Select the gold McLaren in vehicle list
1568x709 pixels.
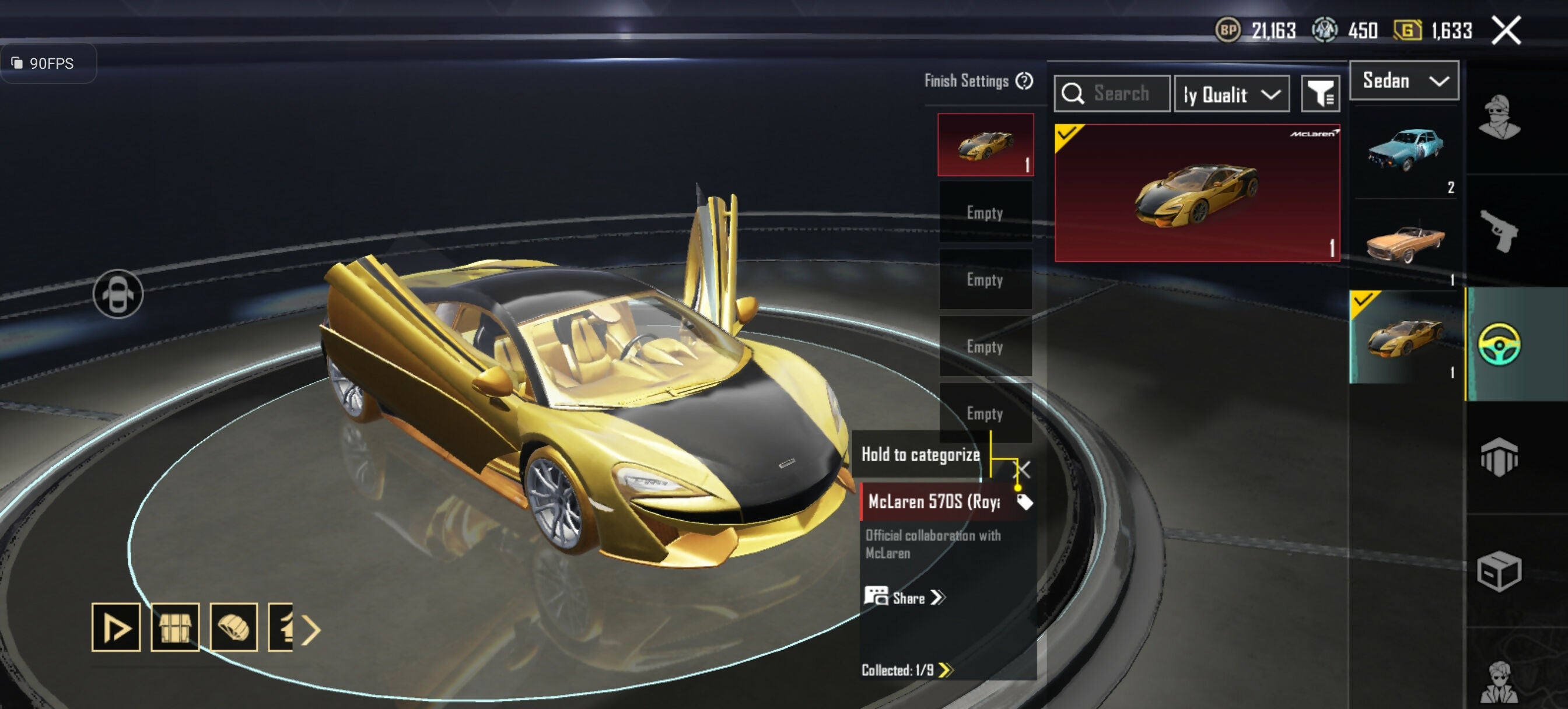[x=1404, y=336]
